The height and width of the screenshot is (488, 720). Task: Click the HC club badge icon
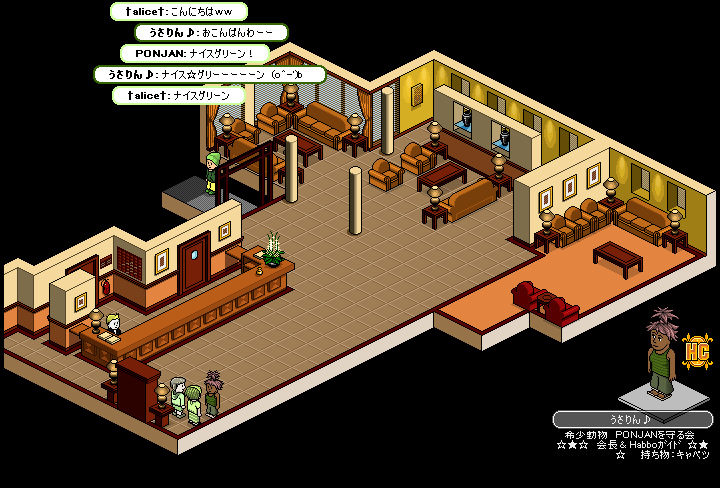(x=696, y=351)
